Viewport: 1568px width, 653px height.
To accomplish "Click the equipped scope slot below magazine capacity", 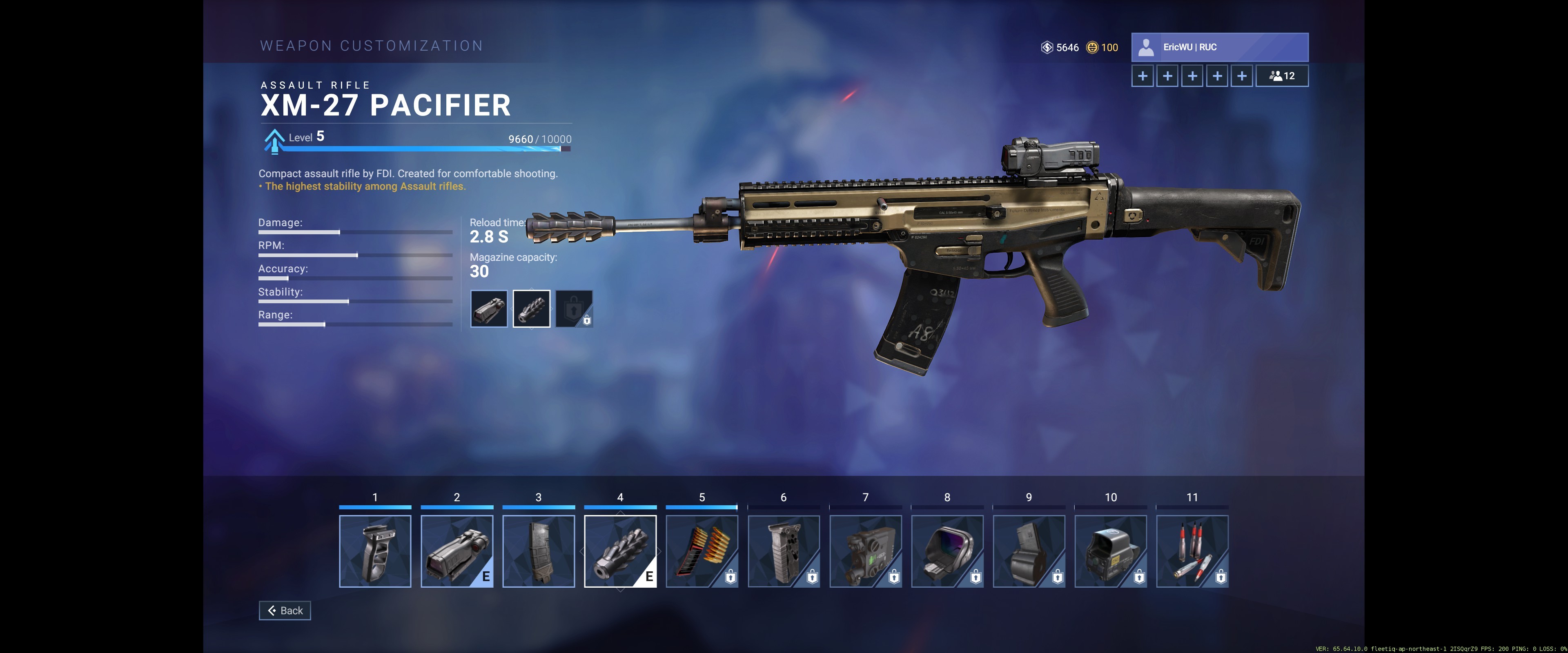I will 489,309.
